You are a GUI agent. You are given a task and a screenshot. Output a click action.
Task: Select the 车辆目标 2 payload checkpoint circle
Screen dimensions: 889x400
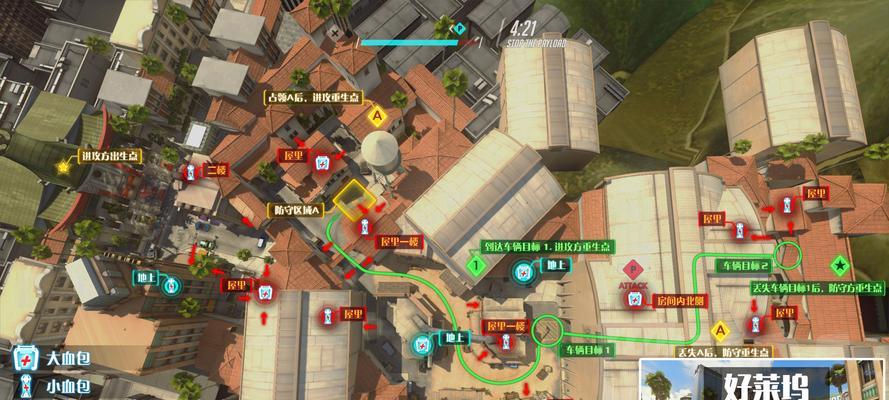click(791, 254)
